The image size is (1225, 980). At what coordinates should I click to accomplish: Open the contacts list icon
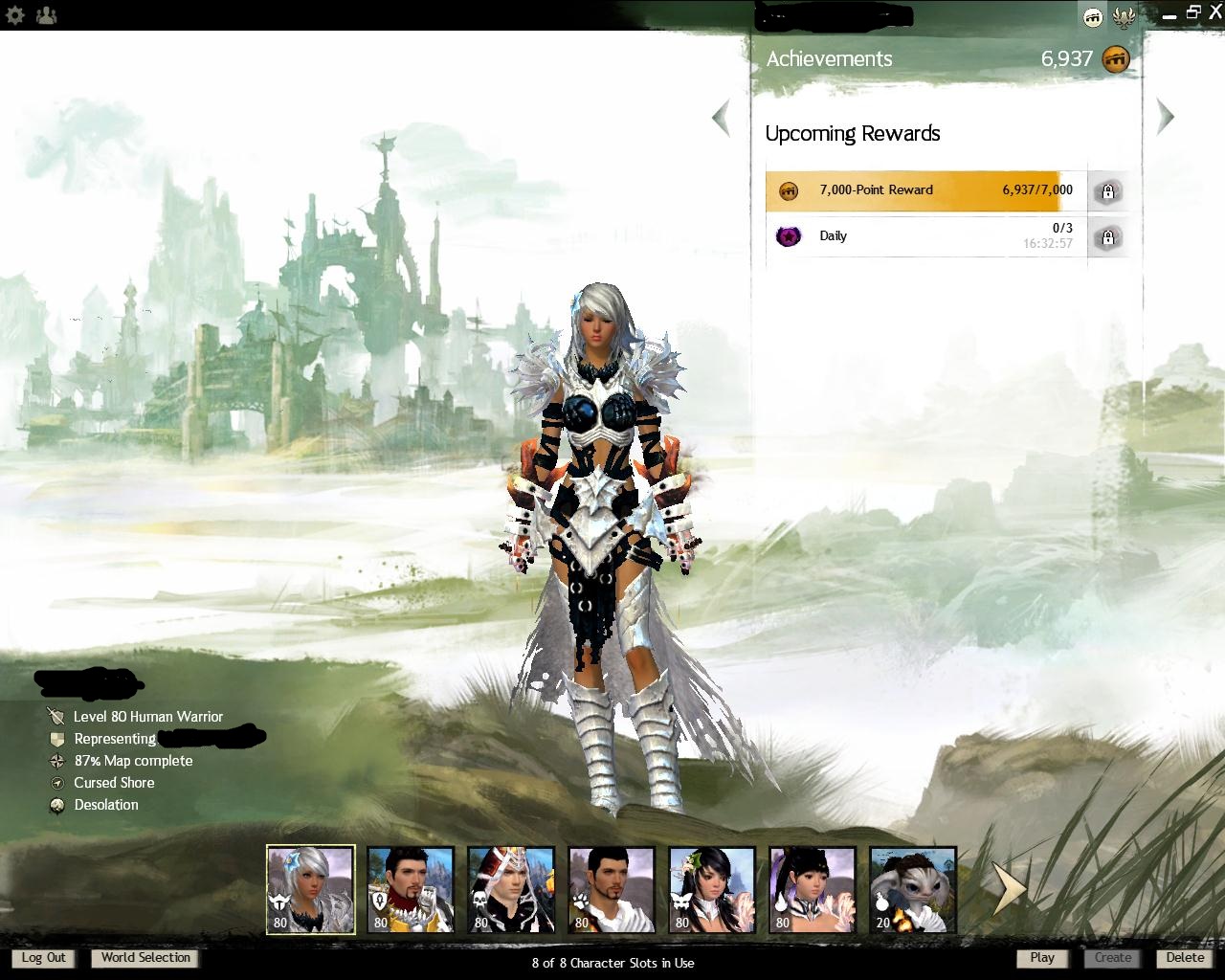(45, 15)
